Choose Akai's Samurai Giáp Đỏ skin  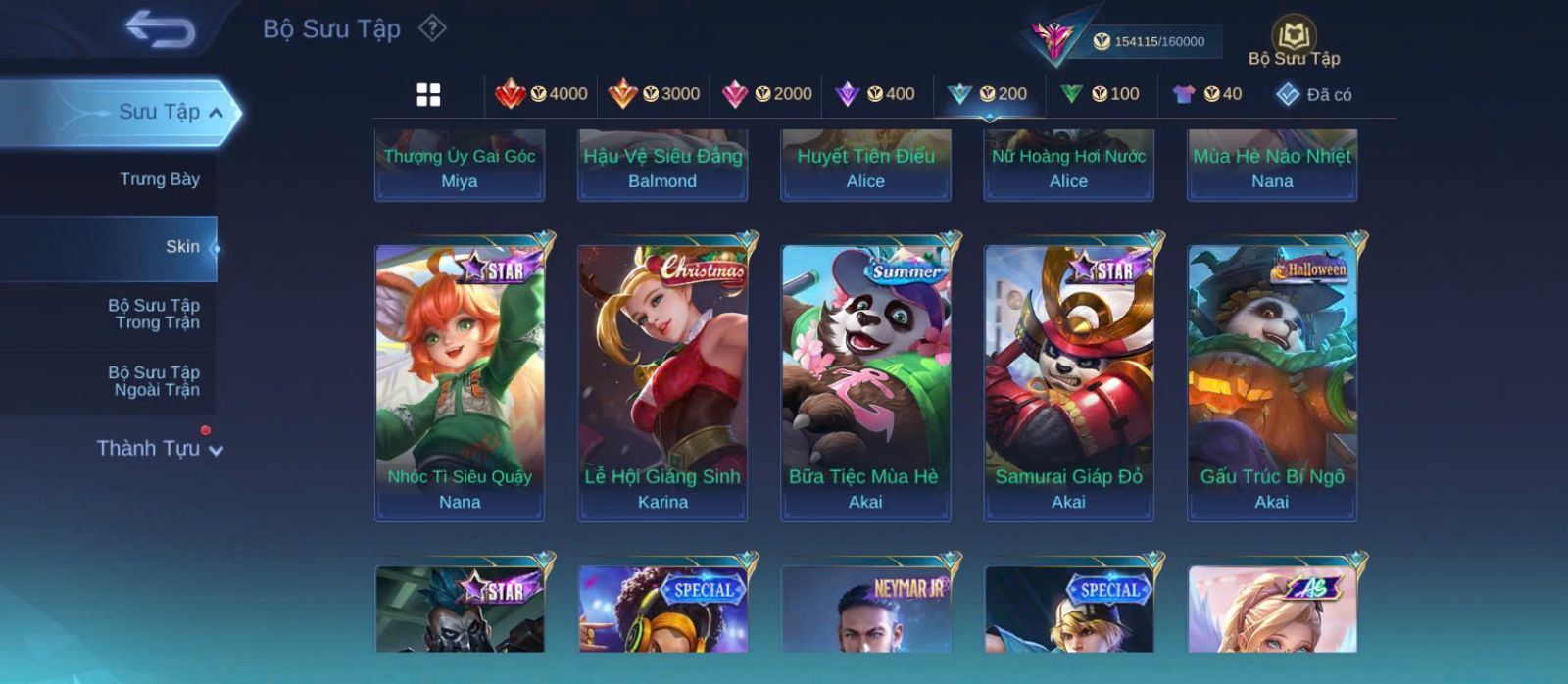click(1068, 382)
